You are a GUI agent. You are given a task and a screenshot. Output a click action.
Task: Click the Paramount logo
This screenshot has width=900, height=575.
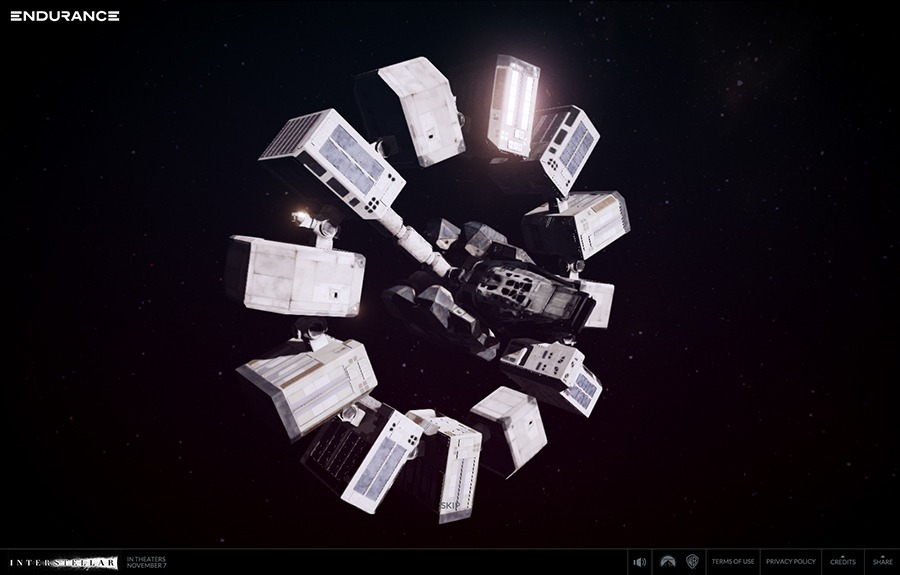667,562
